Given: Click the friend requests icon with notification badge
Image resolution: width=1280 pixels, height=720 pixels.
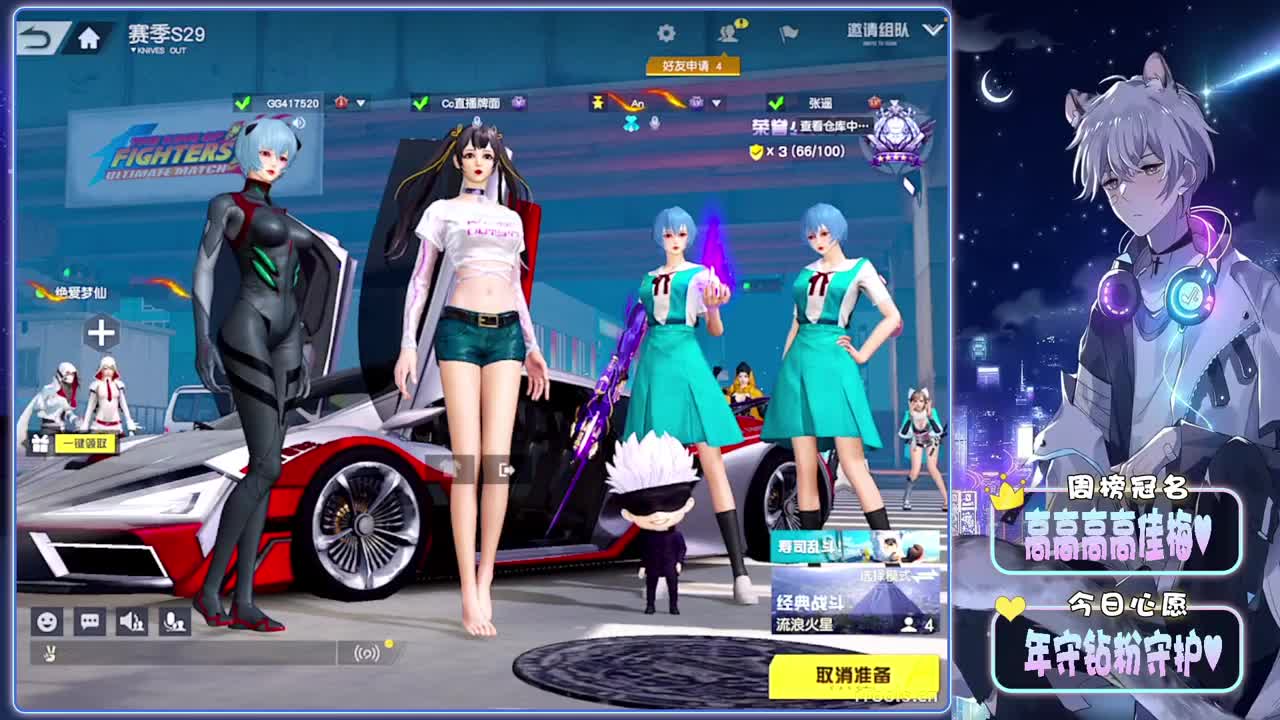Looking at the screenshot, I should pyautogui.click(x=728, y=31).
